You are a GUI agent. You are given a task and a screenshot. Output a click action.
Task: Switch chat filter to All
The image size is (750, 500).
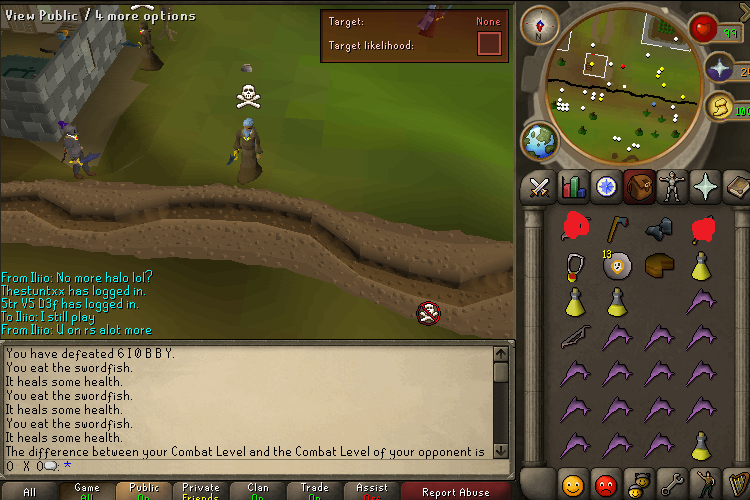29,492
